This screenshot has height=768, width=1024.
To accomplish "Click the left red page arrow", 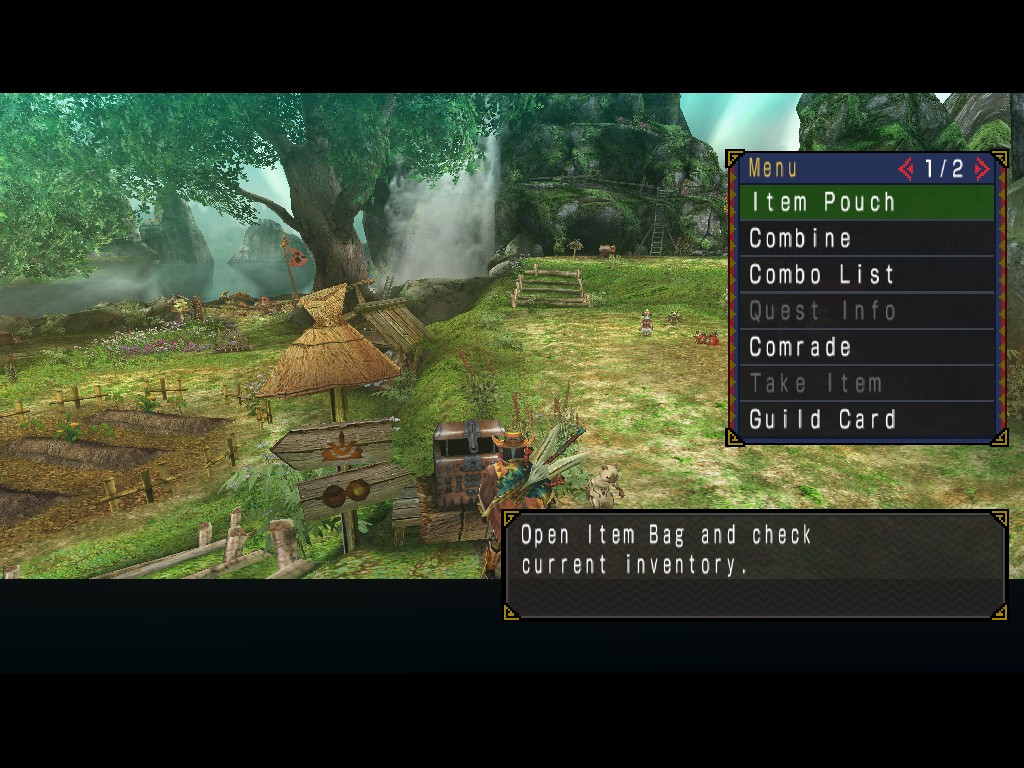I will [x=907, y=169].
